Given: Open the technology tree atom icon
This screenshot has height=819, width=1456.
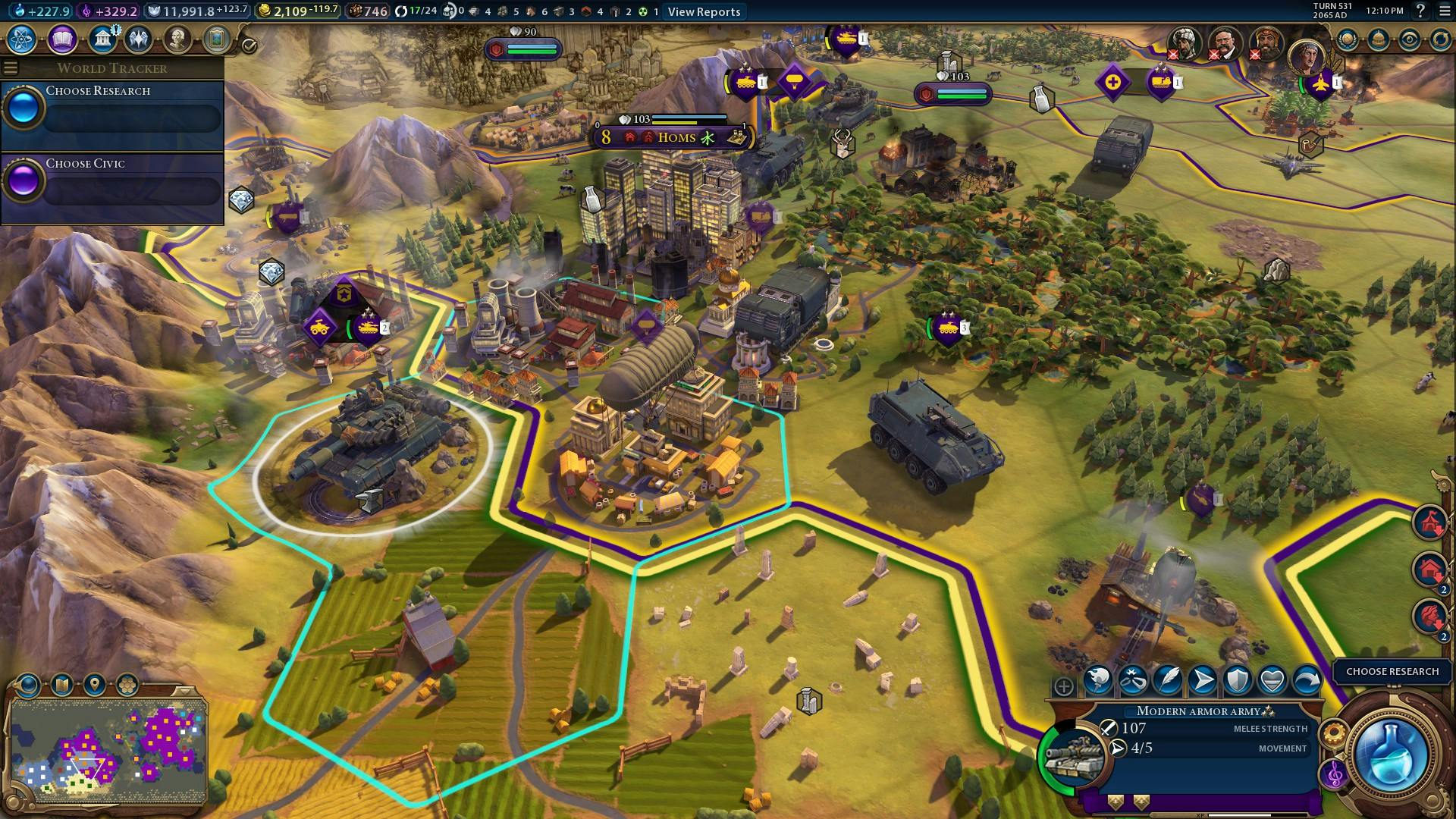Looking at the screenshot, I should pos(22,39).
